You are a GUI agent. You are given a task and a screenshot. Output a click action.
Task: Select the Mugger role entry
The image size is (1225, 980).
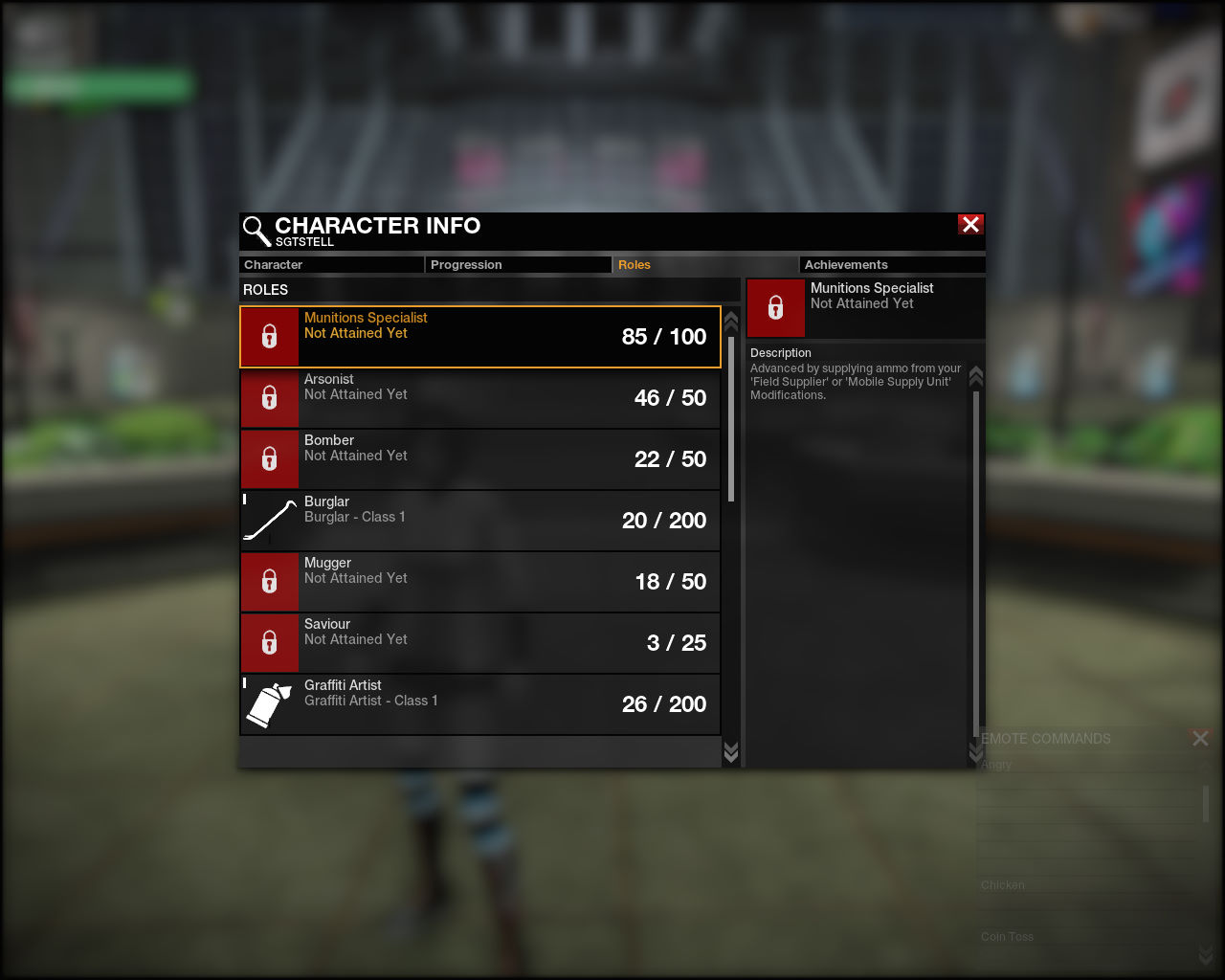(479, 582)
